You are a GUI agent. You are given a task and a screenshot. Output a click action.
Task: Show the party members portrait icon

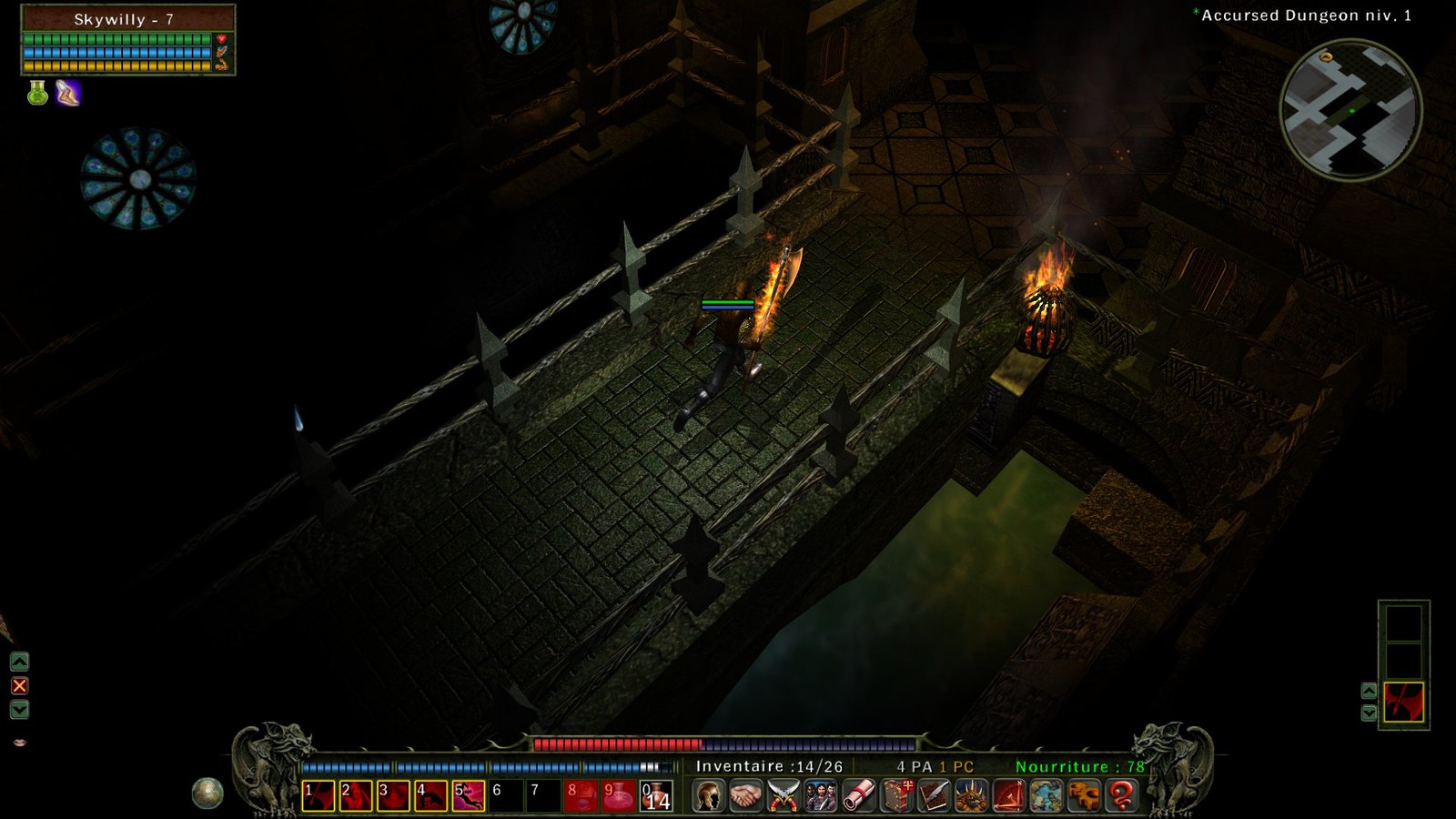820,795
